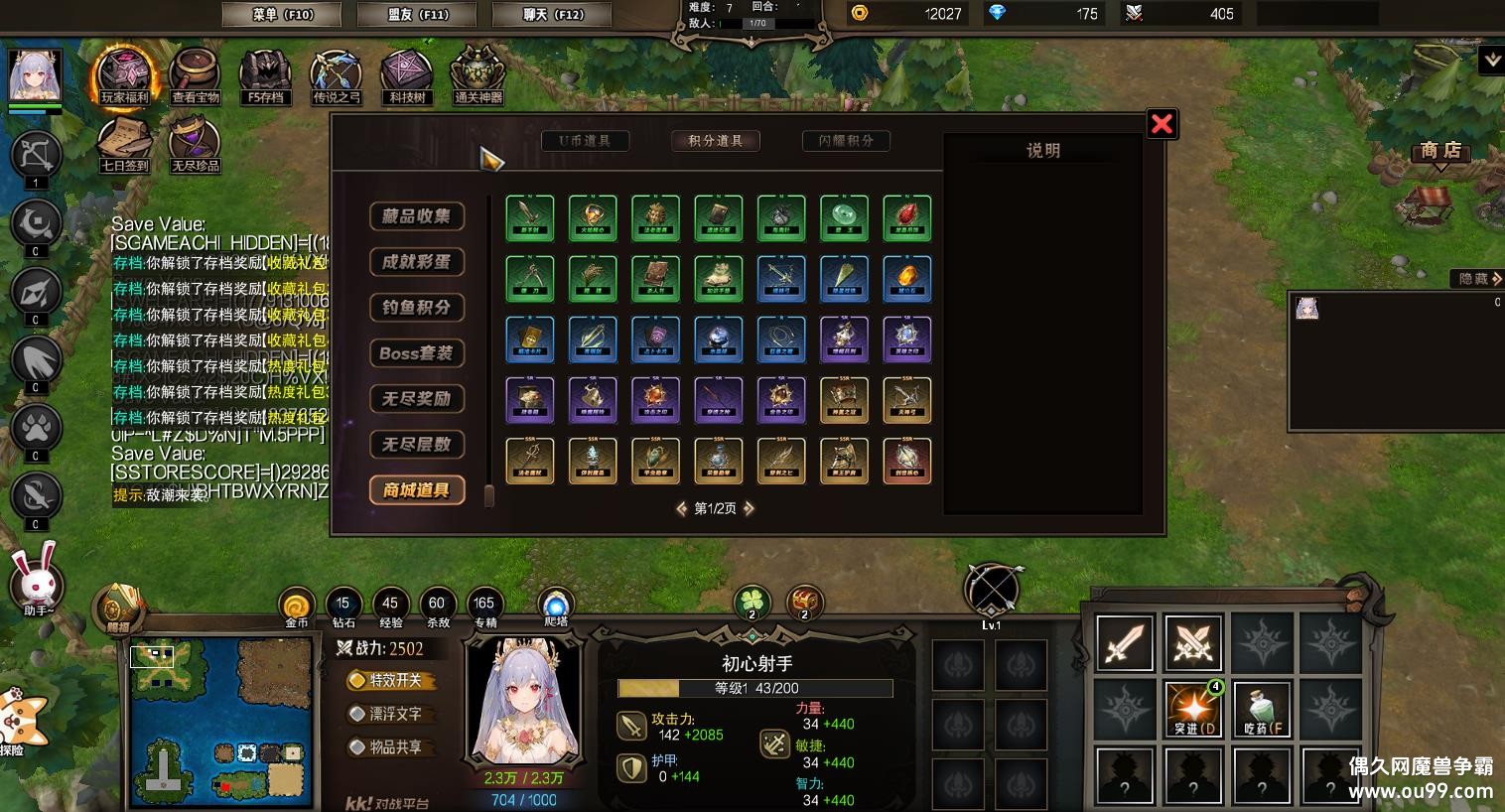This screenshot has height=812, width=1505.
Task: Click the F5存档 save icon
Action: [265, 74]
